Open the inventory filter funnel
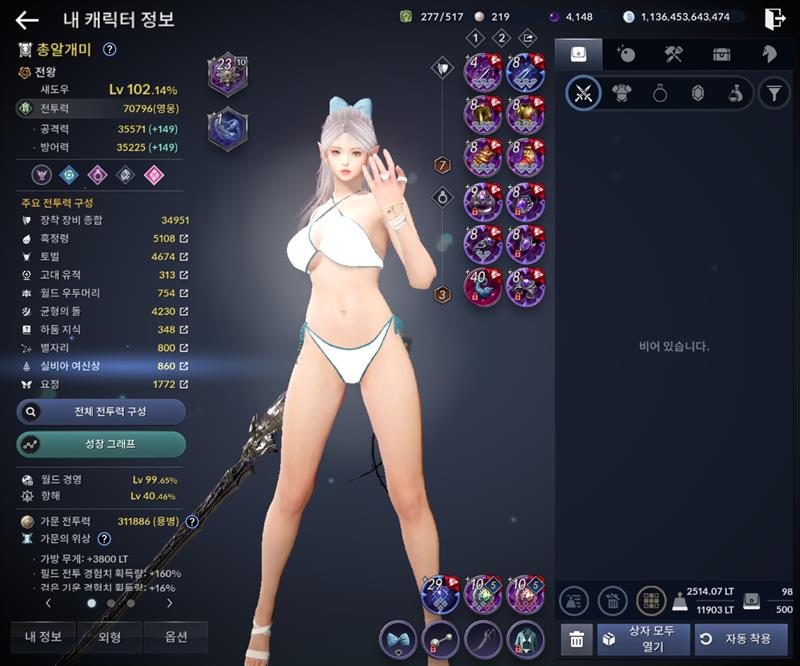Screen dimensions: 800x666 (x=772, y=94)
